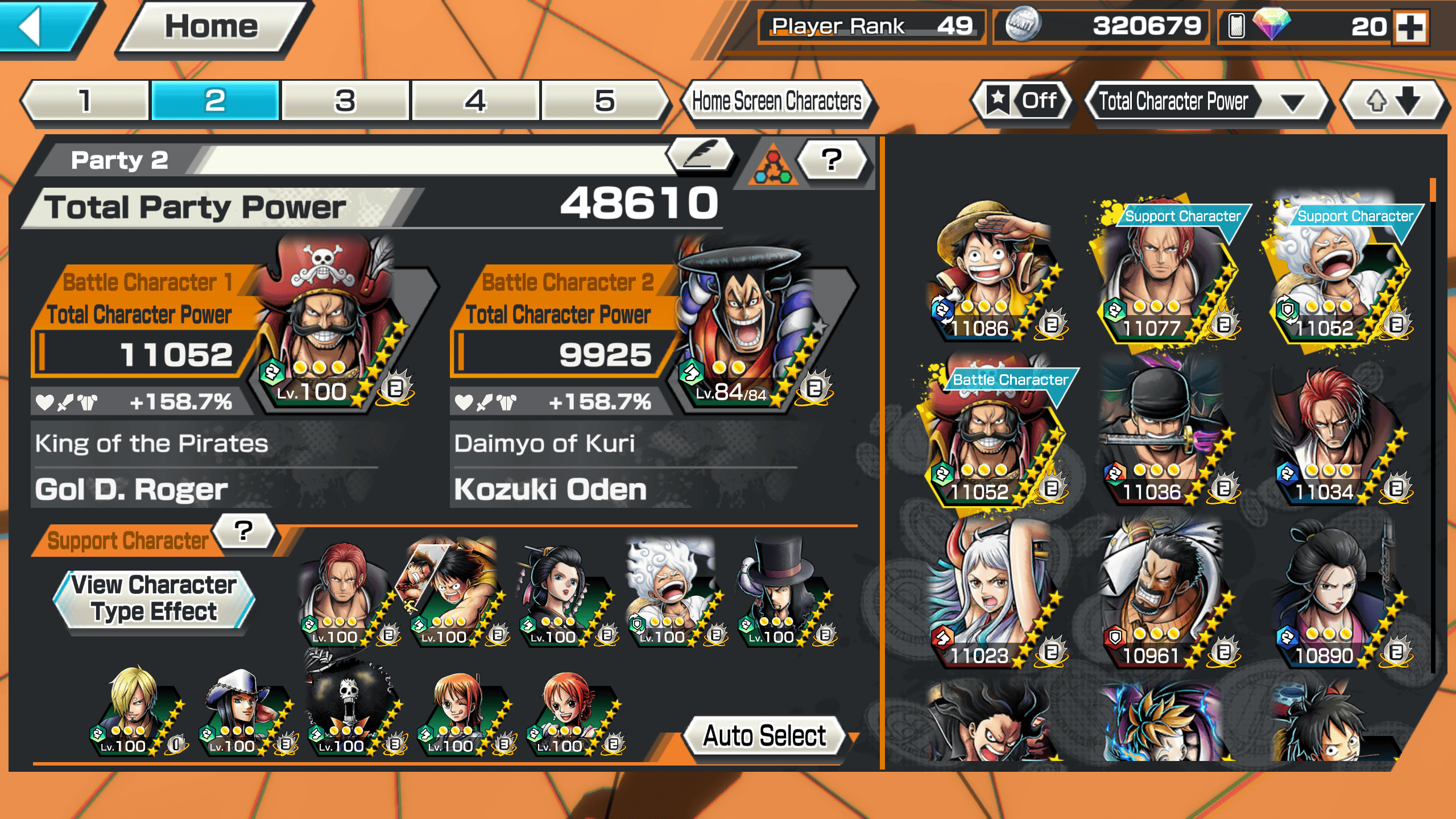Toggle the favorites star filter Off
This screenshot has width=1456, height=819.
[x=1023, y=101]
